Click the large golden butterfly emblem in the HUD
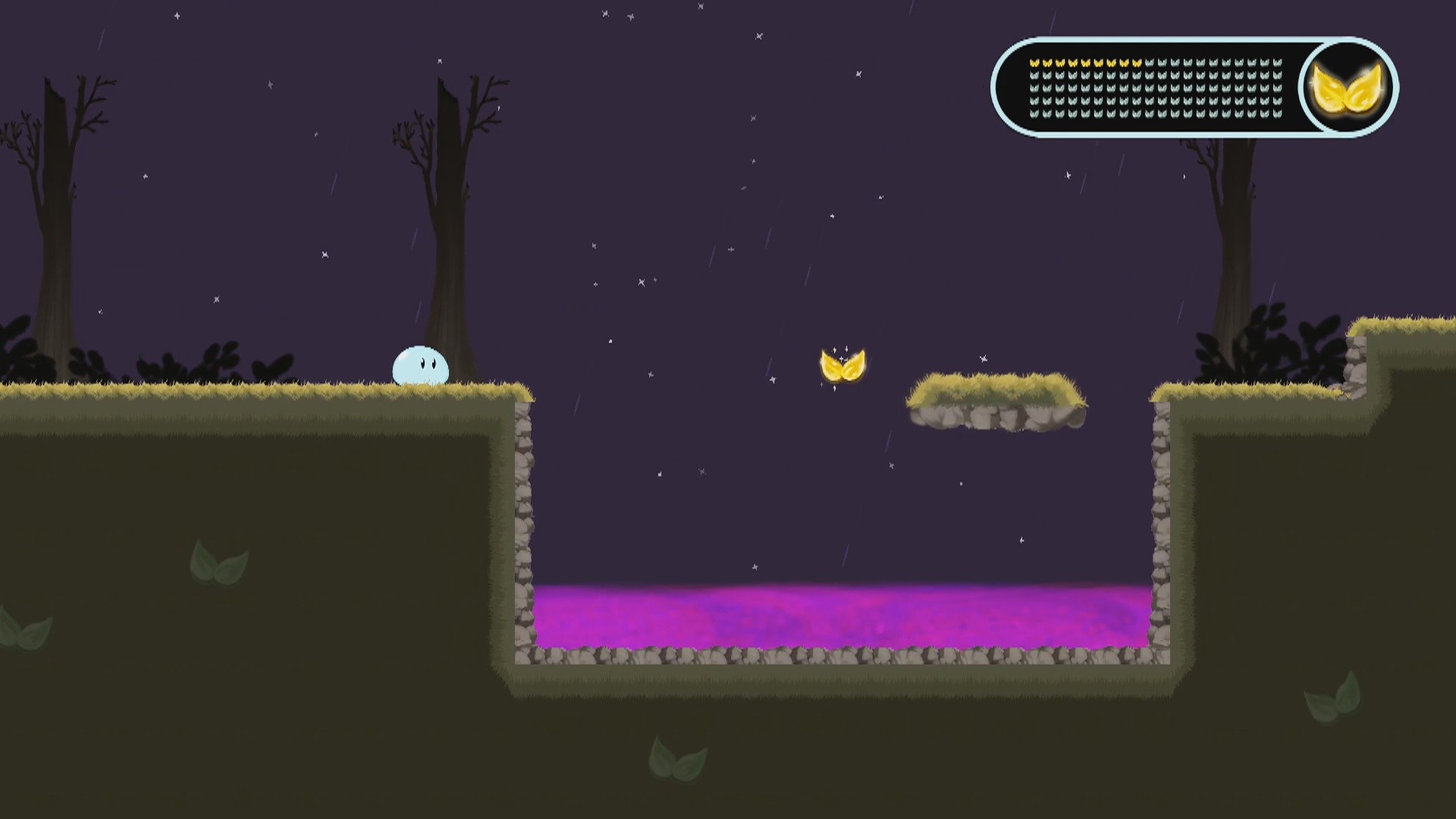The height and width of the screenshot is (819, 1456). (1347, 87)
